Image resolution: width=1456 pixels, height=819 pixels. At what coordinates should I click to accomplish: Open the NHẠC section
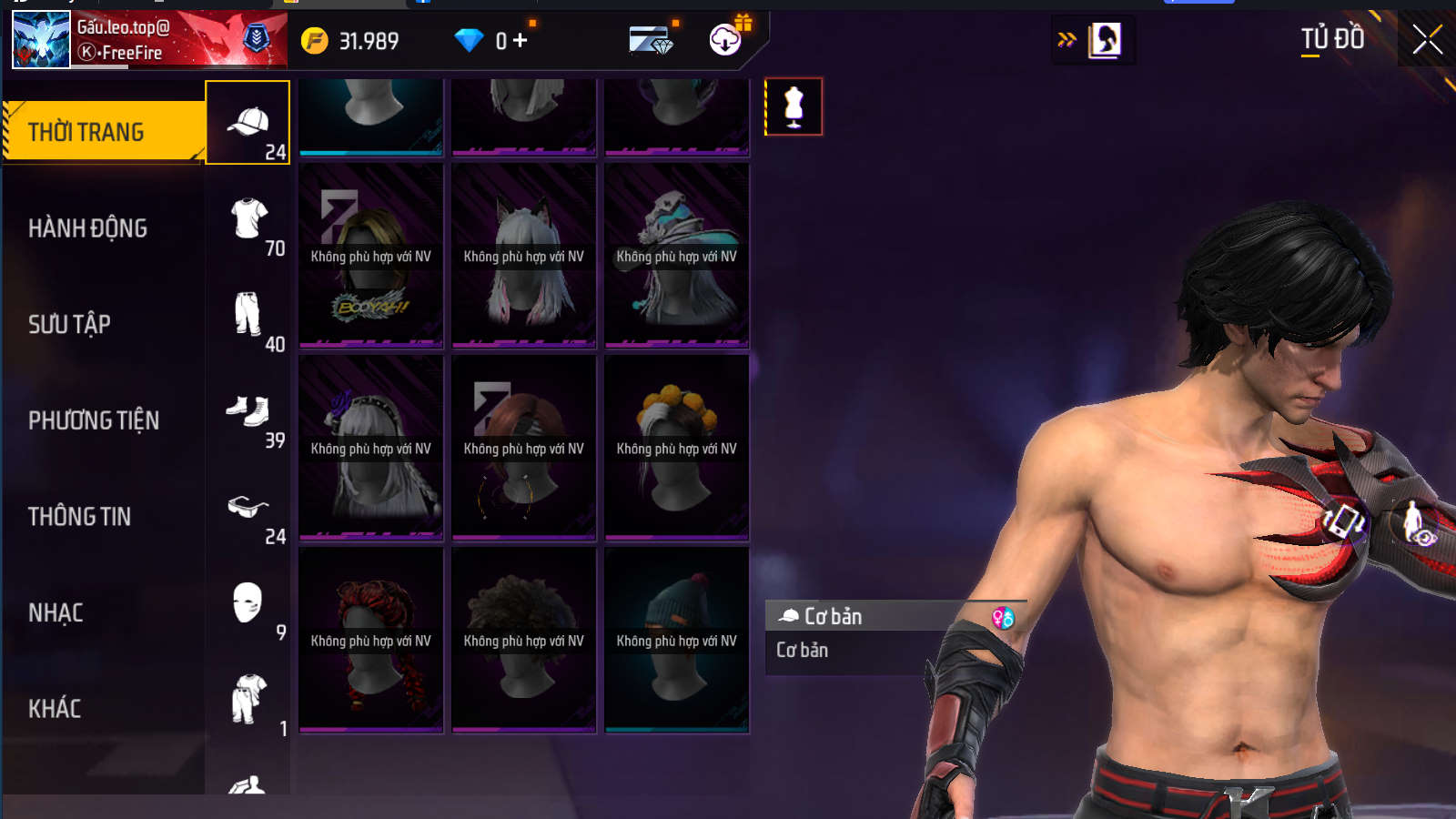coord(56,612)
